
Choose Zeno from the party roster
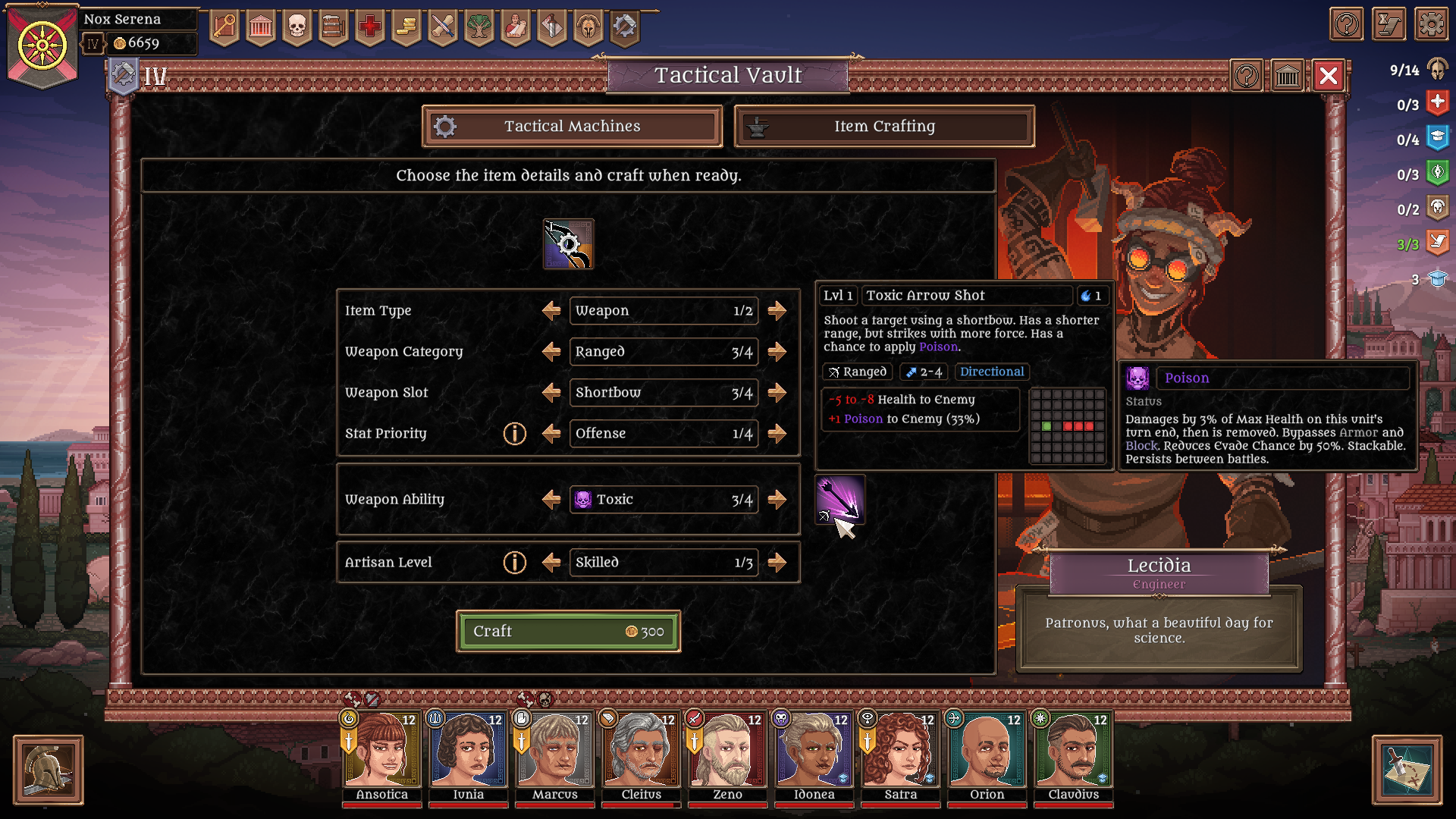(727, 752)
